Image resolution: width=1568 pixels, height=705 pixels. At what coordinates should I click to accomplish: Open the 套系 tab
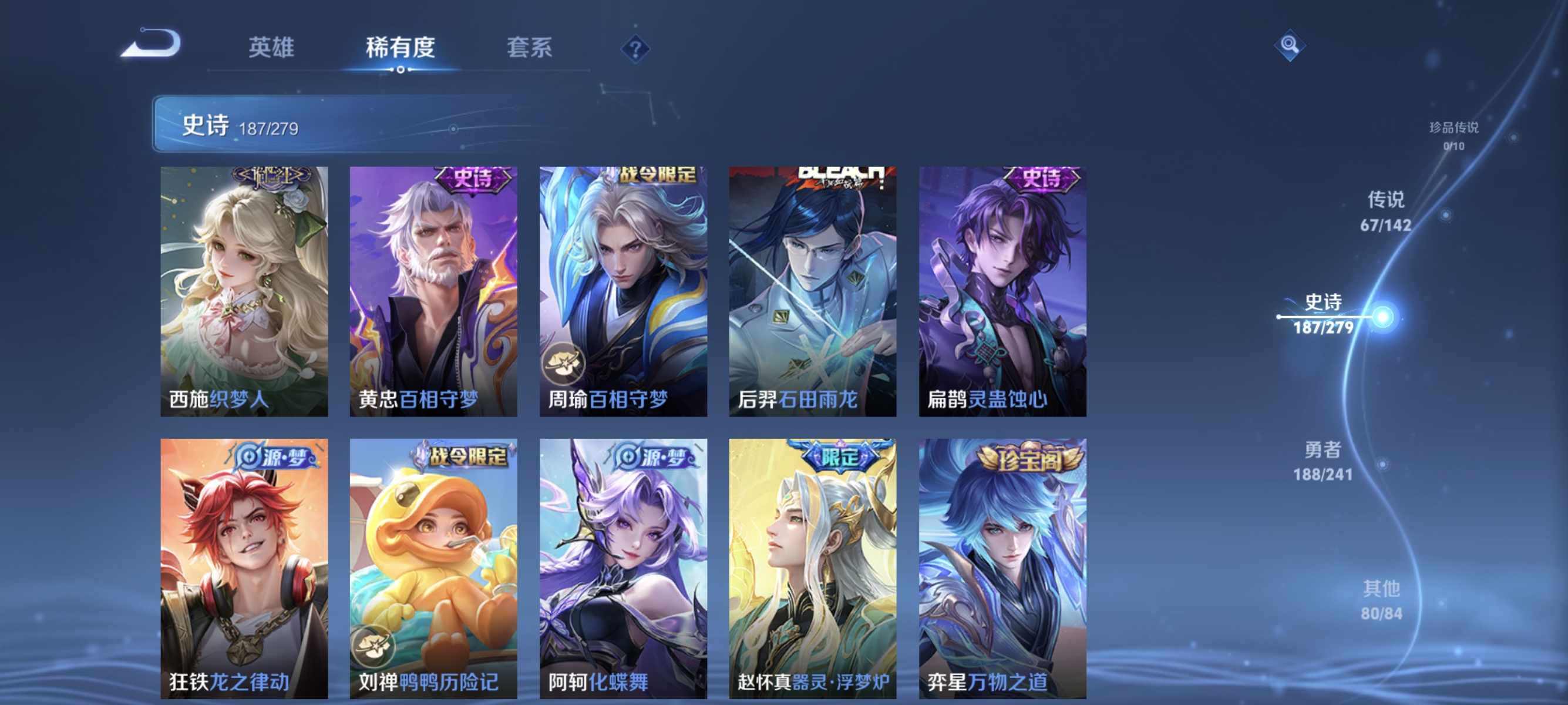coord(530,48)
